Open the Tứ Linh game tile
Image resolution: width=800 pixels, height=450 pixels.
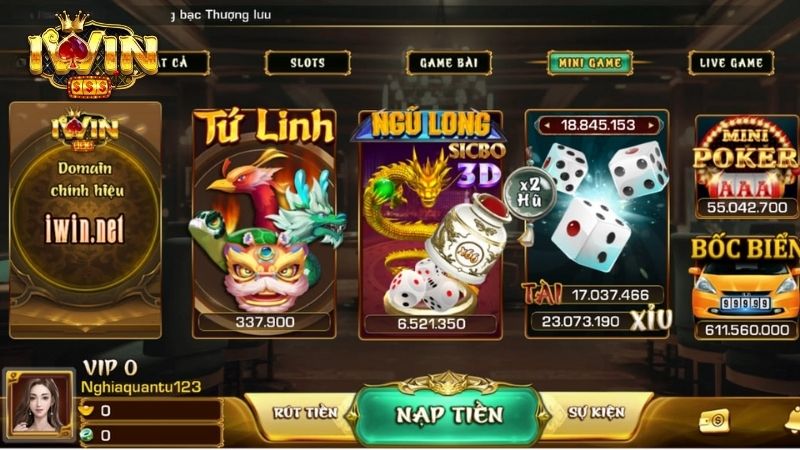[264, 222]
